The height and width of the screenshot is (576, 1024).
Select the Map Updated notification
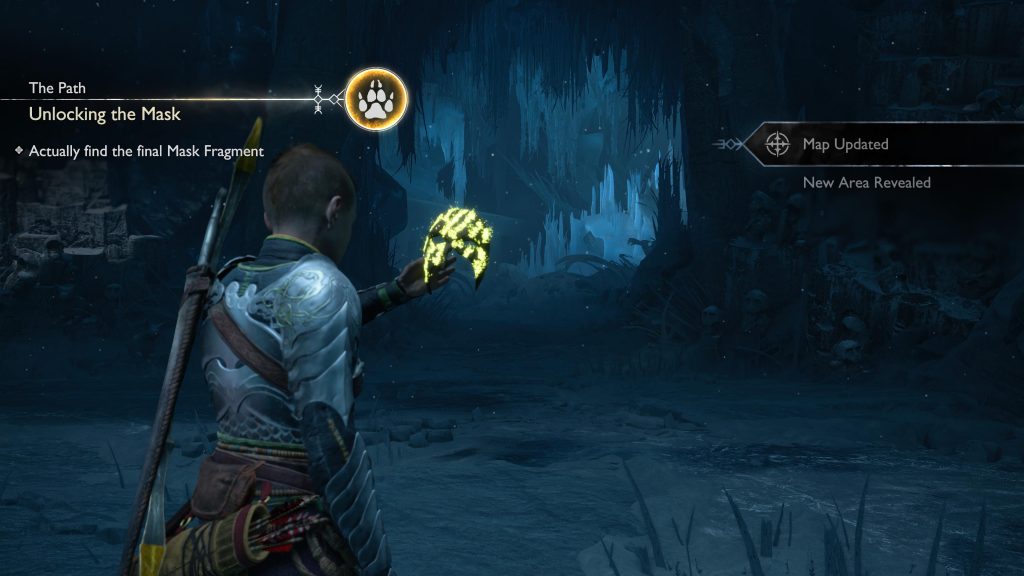click(845, 145)
